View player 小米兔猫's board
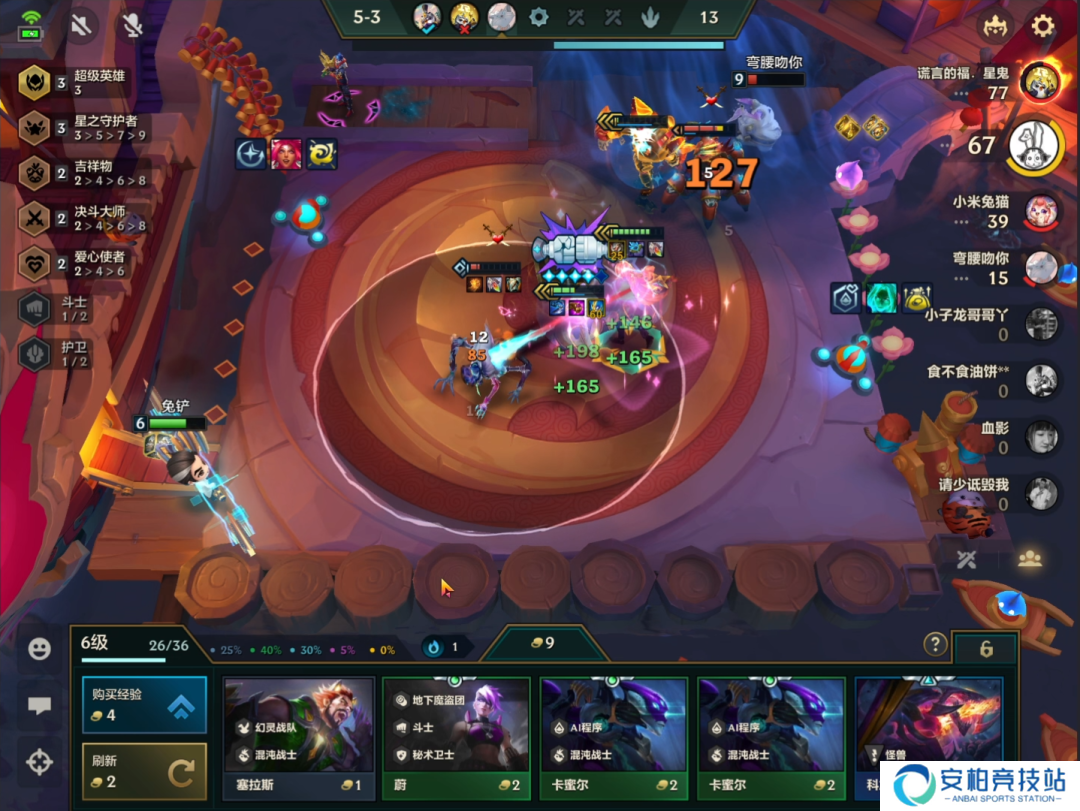This screenshot has width=1080, height=811. pyautogui.click(x=1041, y=211)
